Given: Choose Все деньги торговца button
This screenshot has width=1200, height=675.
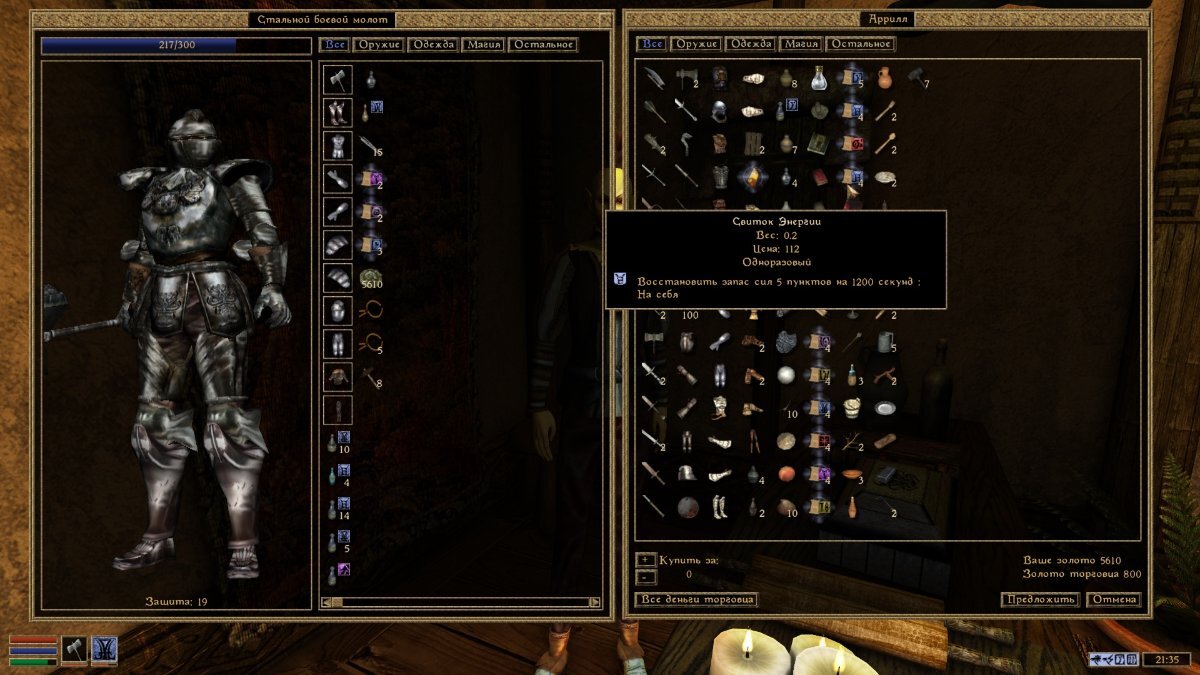Looking at the screenshot, I should click(x=696, y=600).
